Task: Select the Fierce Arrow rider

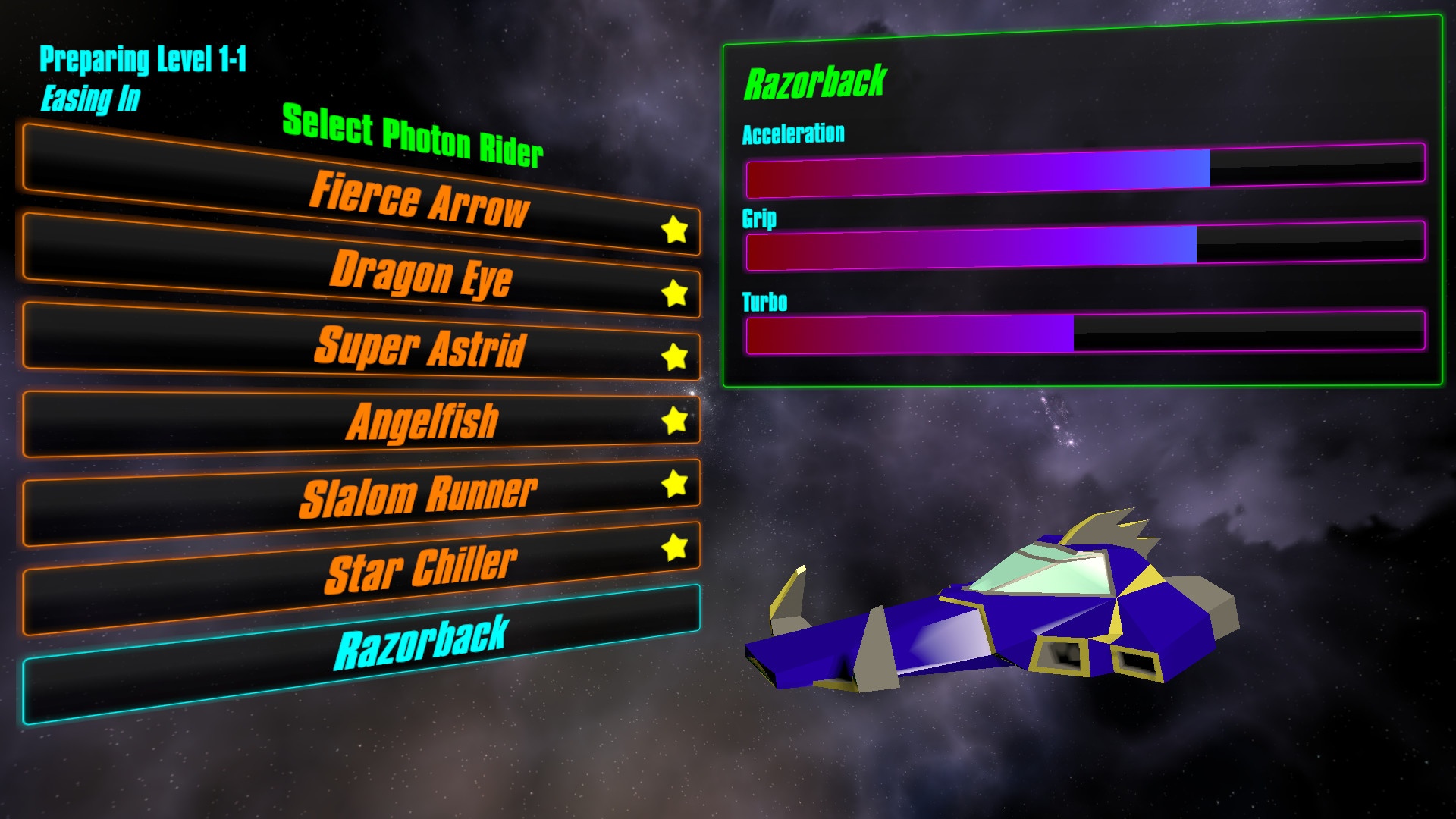Action: 419,198
